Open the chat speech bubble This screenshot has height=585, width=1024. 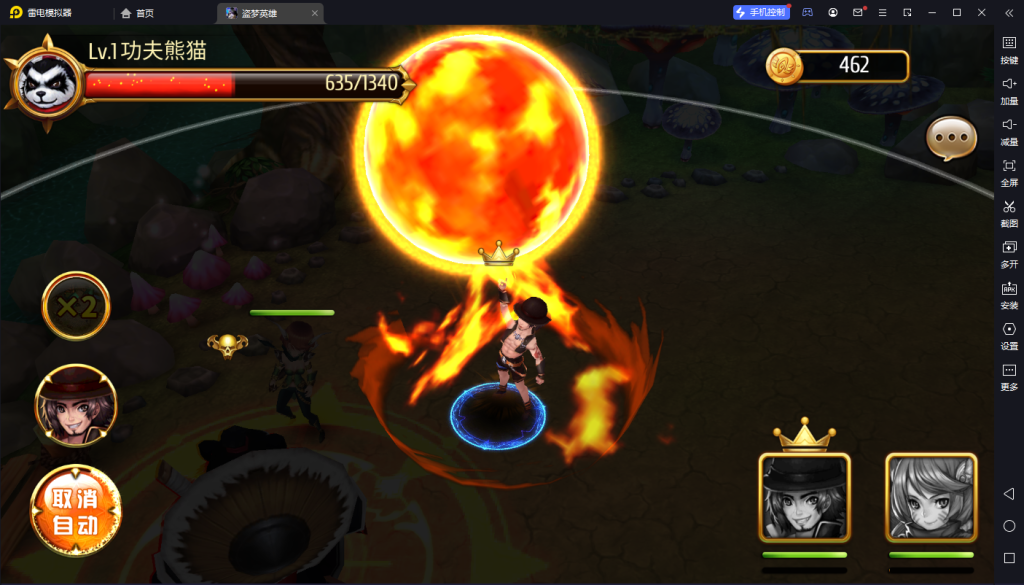[x=950, y=139]
